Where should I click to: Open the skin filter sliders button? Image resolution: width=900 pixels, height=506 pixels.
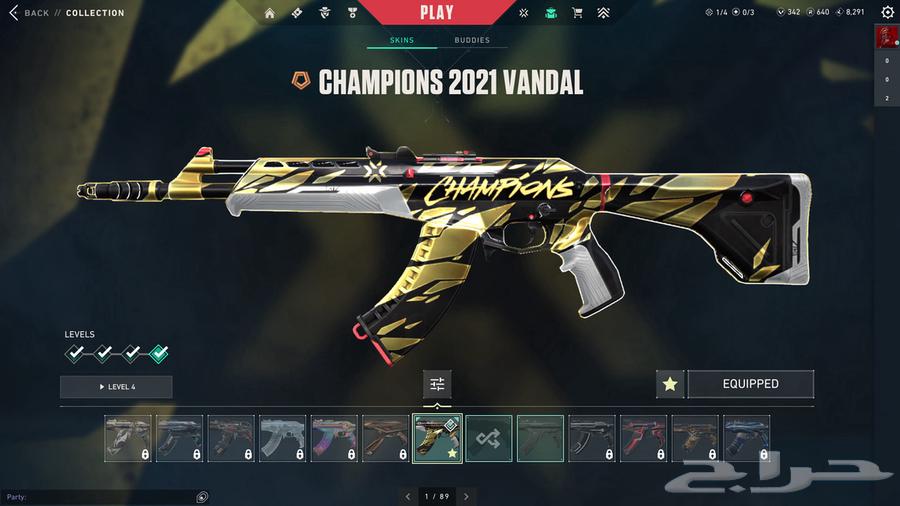coord(437,384)
